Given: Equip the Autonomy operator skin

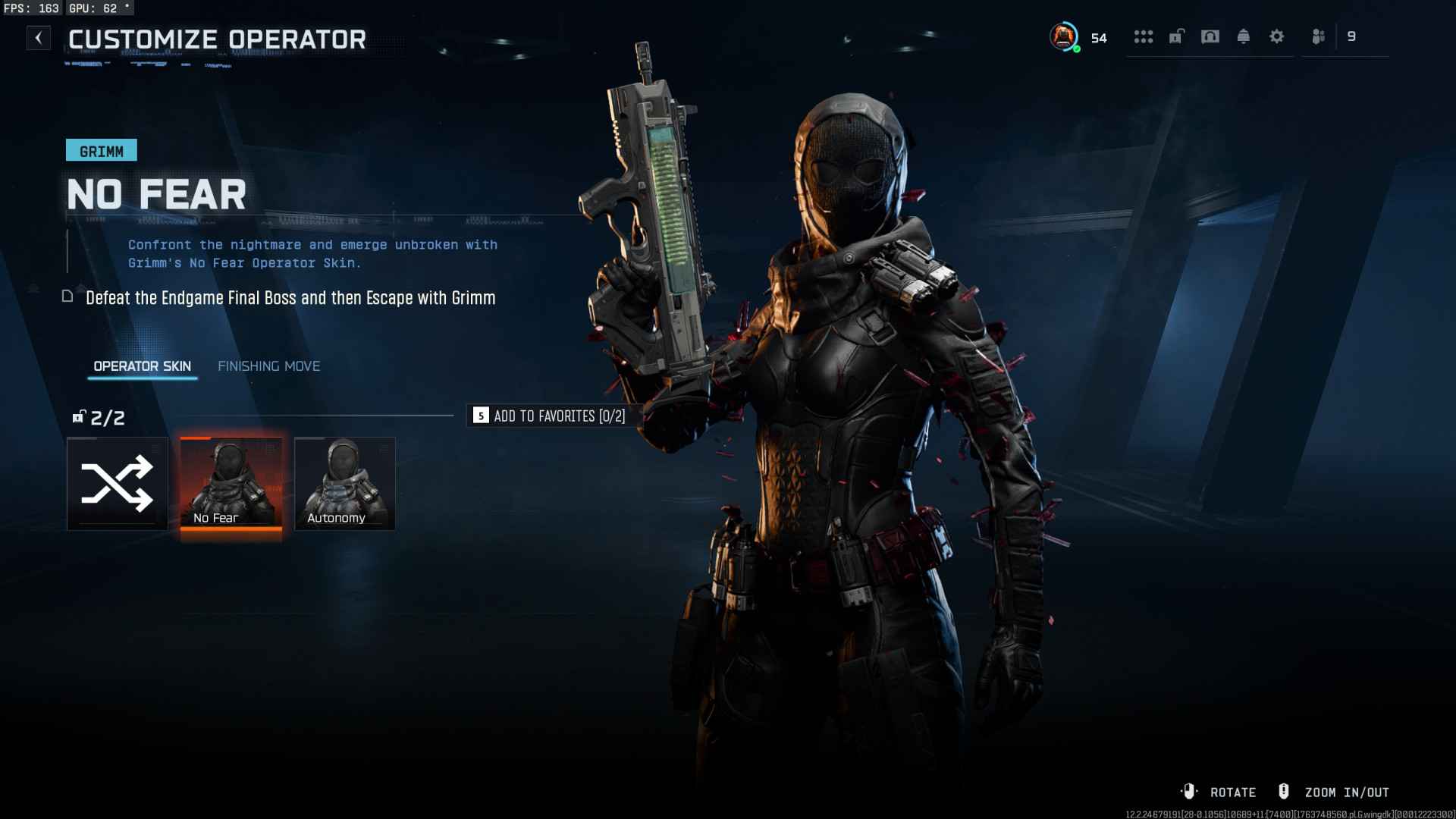Looking at the screenshot, I should coord(344,484).
